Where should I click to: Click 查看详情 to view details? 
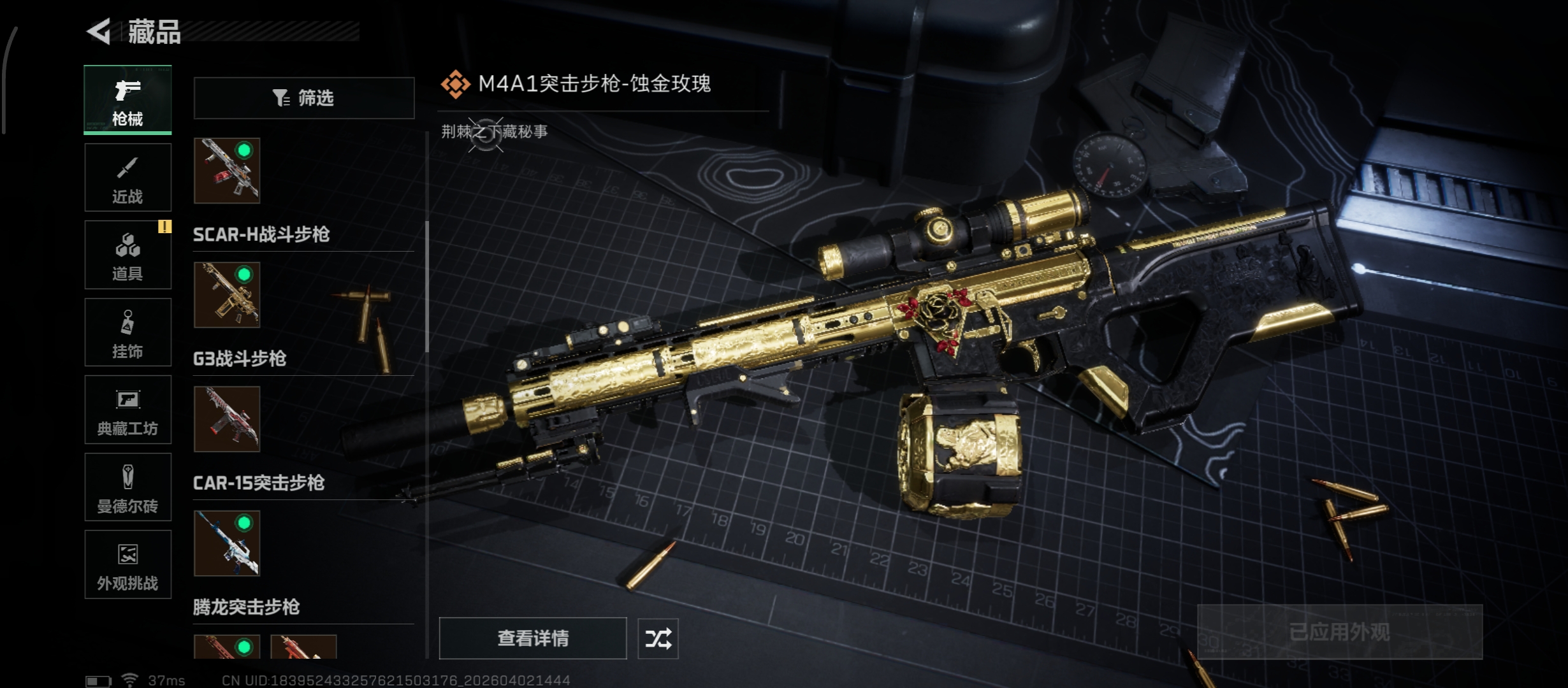533,638
